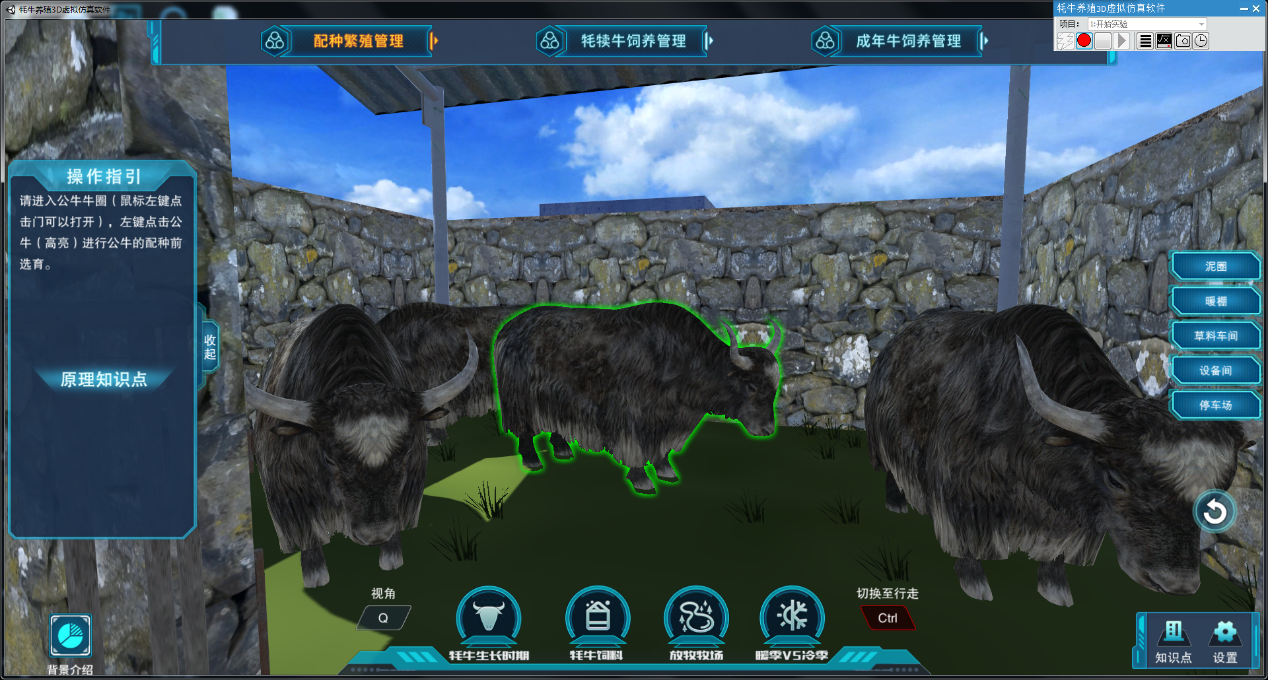
Task: Click the red record button in overlay
Action: coord(1084,41)
